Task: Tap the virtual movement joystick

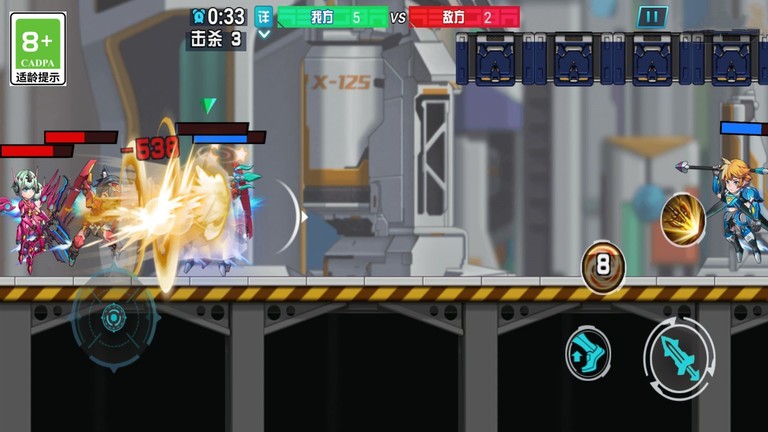Action: [113, 319]
